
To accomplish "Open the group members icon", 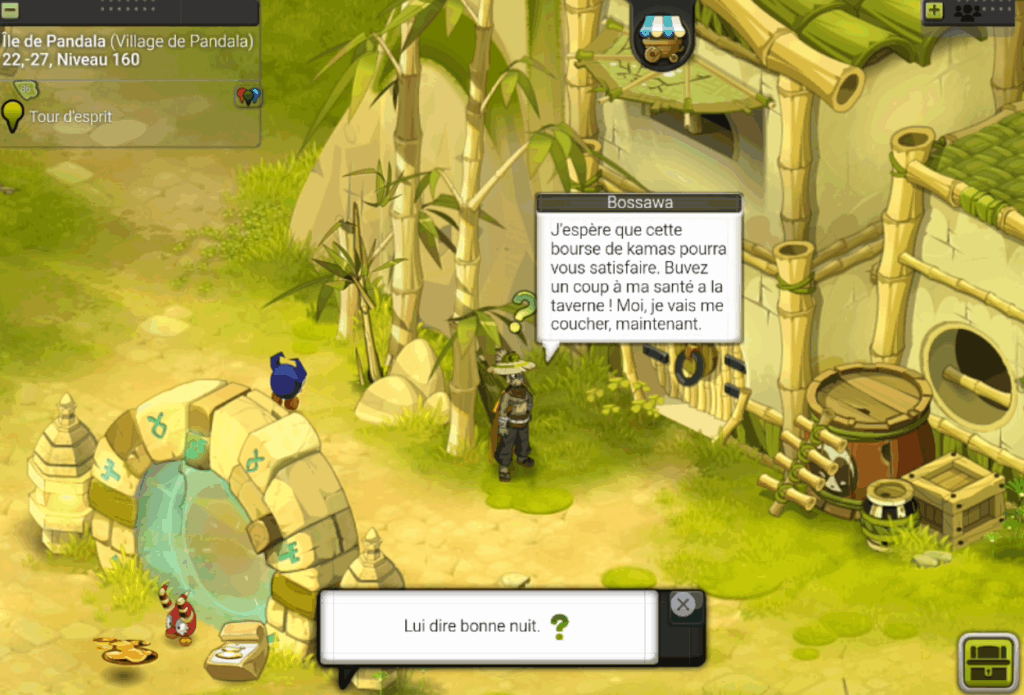I will pos(966,11).
